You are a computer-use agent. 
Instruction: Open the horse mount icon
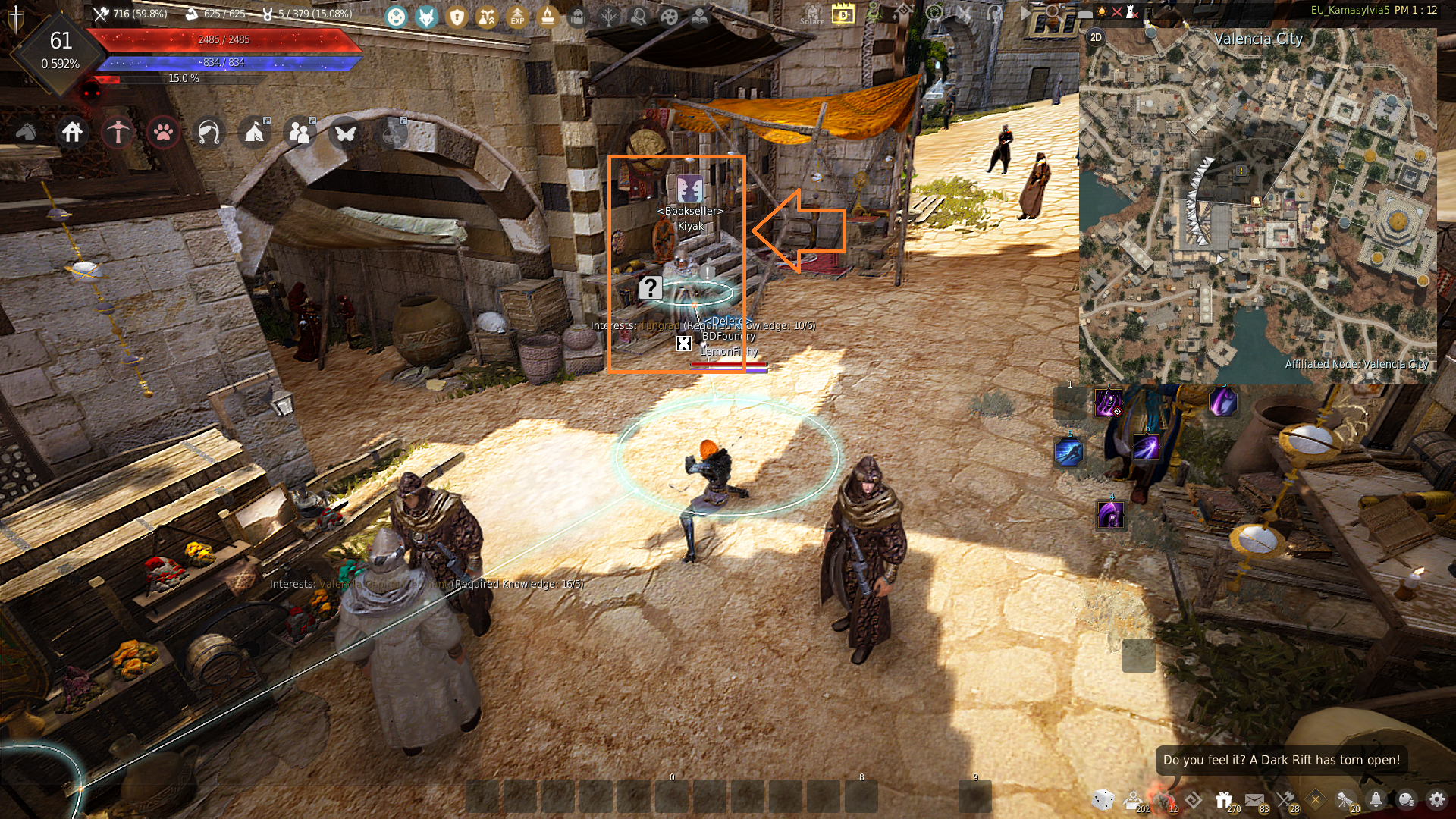point(26,133)
